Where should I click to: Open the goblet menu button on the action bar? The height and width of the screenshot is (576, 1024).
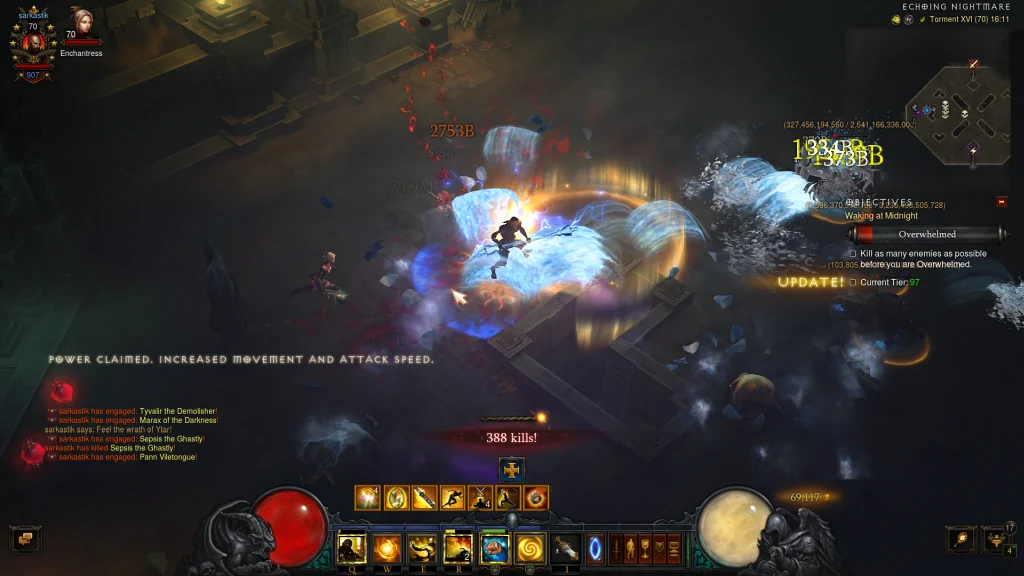pos(645,548)
